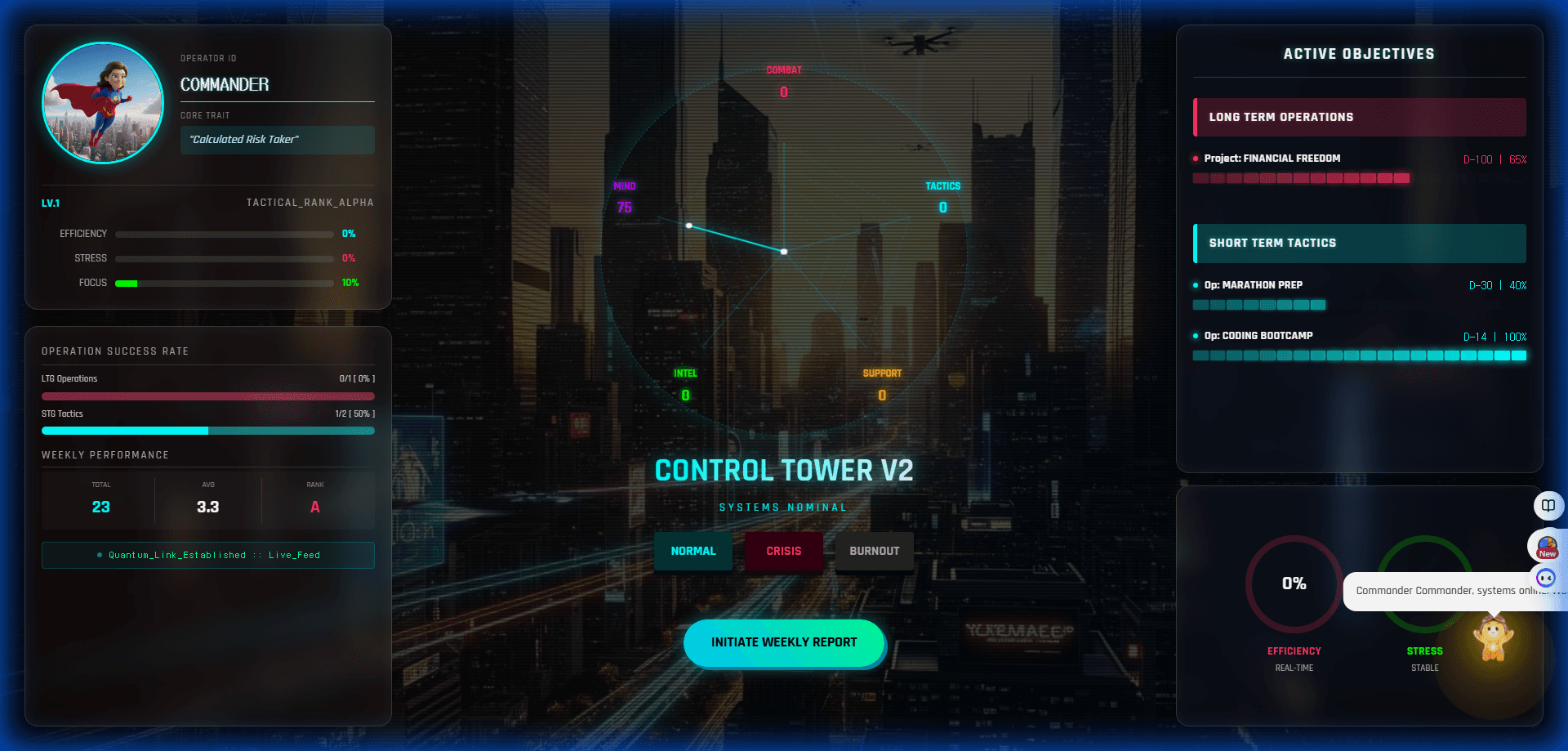Open the round robot-face assistant icon
This screenshot has width=1568, height=751.
(1546, 579)
